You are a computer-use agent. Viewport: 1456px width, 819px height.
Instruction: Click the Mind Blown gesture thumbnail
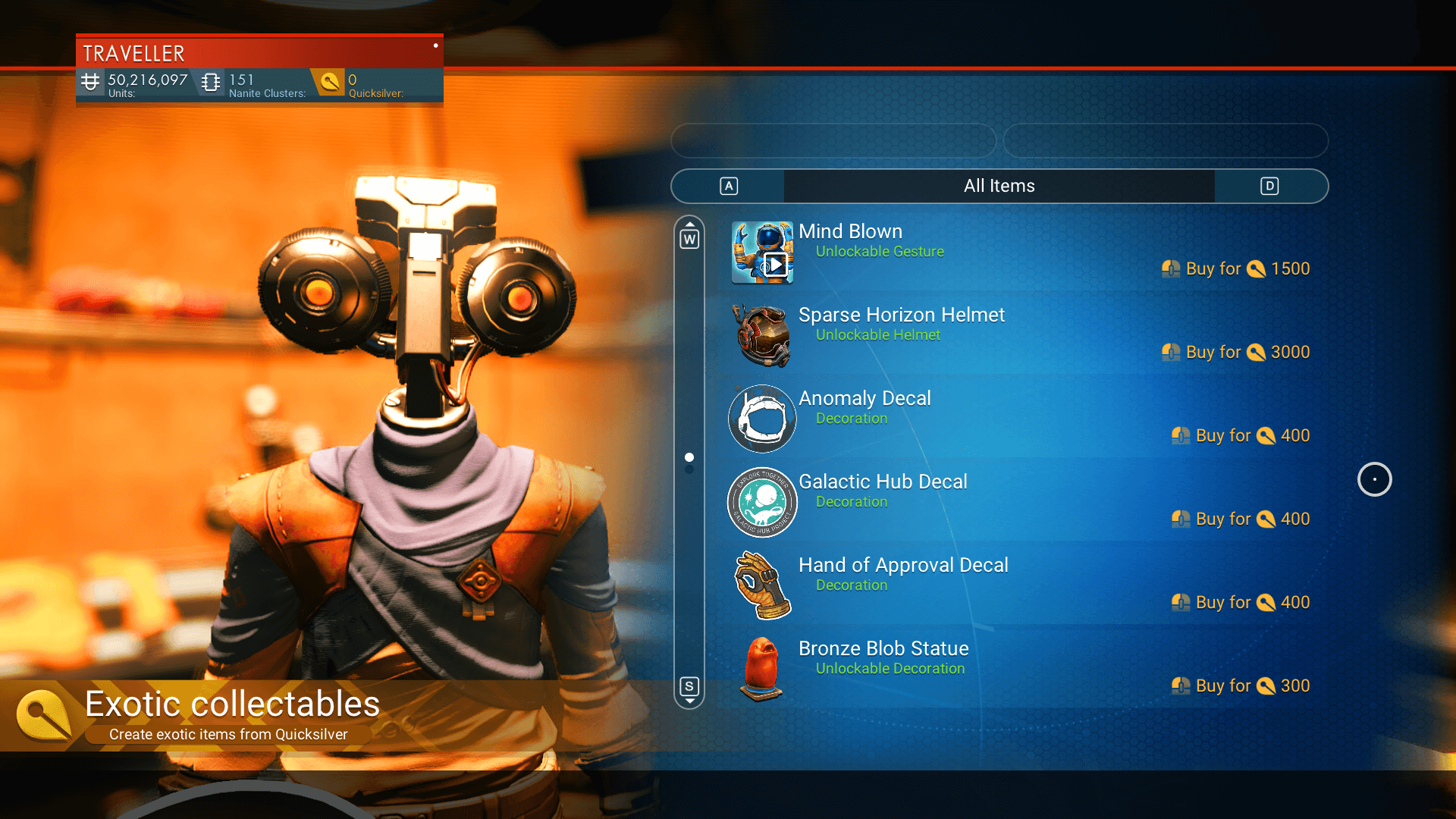(x=761, y=252)
